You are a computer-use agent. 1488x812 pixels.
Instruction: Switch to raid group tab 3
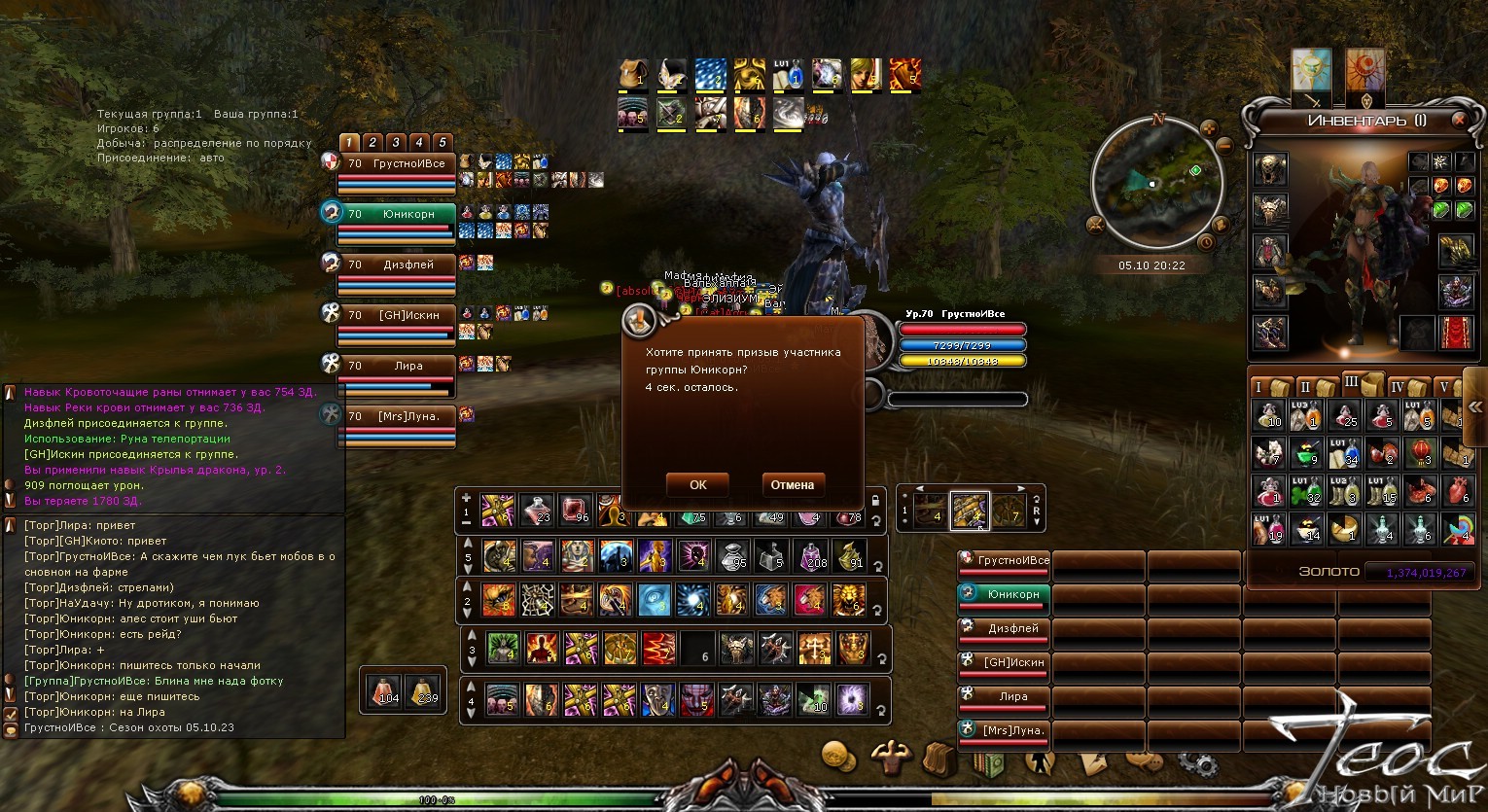click(x=396, y=142)
